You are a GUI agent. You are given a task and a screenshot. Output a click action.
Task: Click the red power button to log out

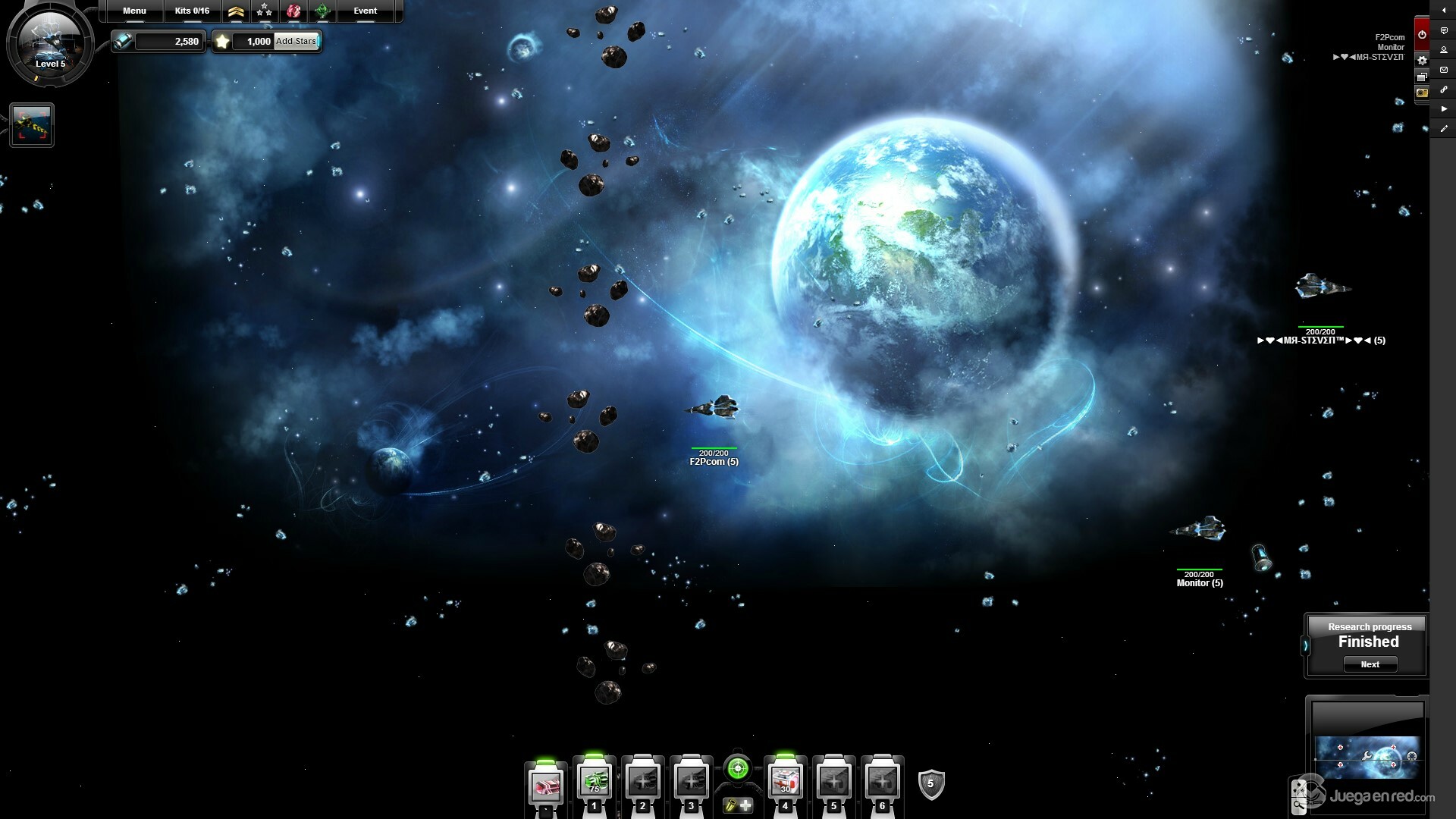[1422, 34]
